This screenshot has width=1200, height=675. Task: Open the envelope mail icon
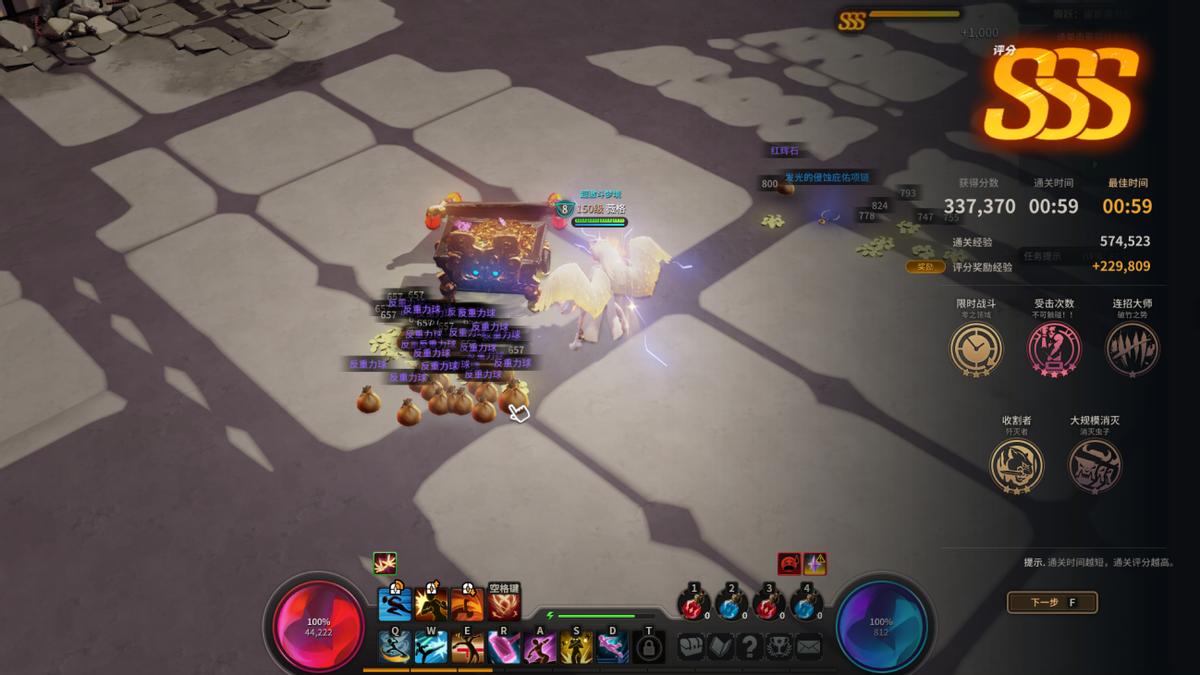pyautogui.click(x=808, y=646)
